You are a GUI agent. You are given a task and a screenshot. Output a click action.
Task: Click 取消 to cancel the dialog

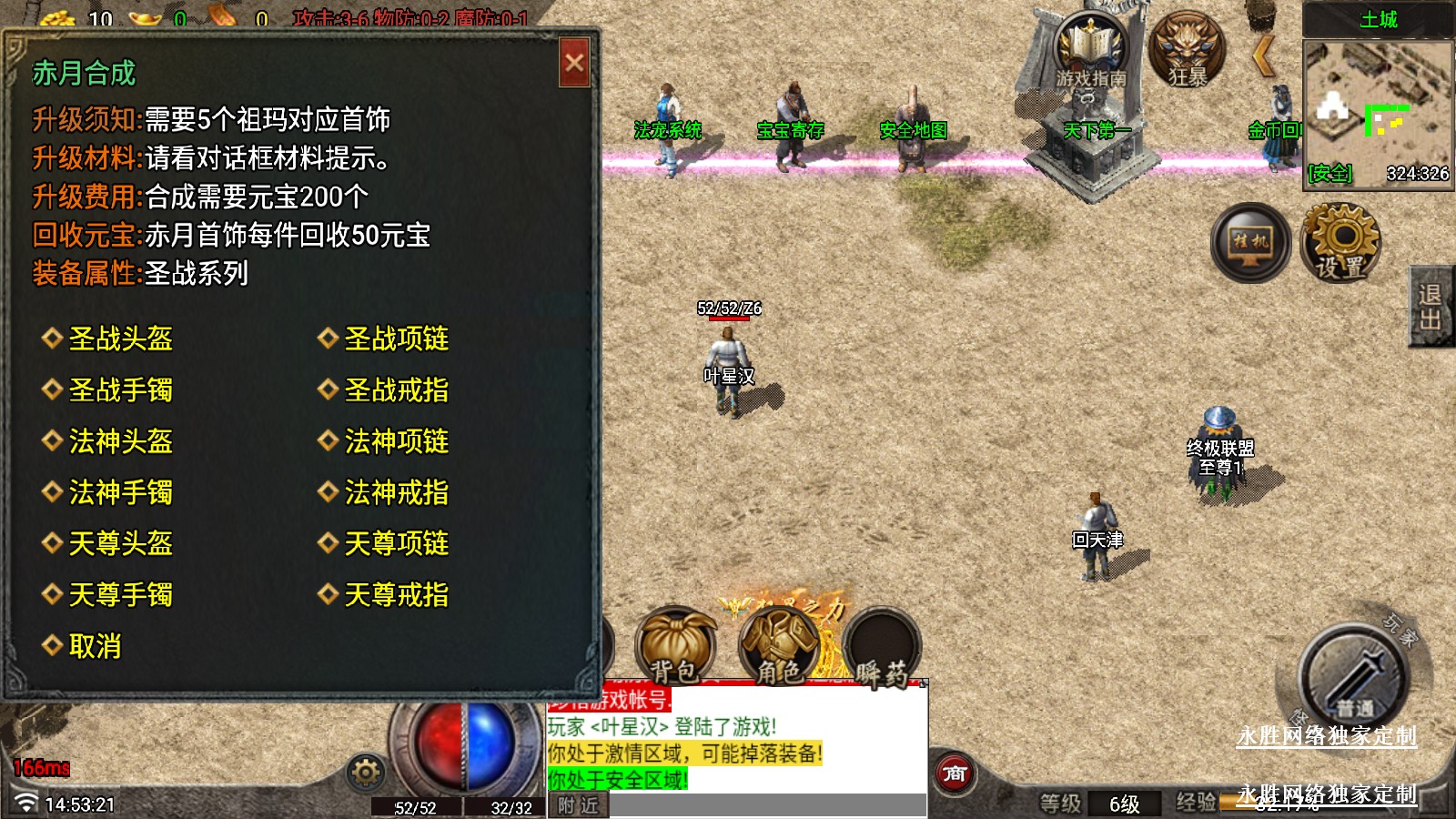click(x=95, y=647)
